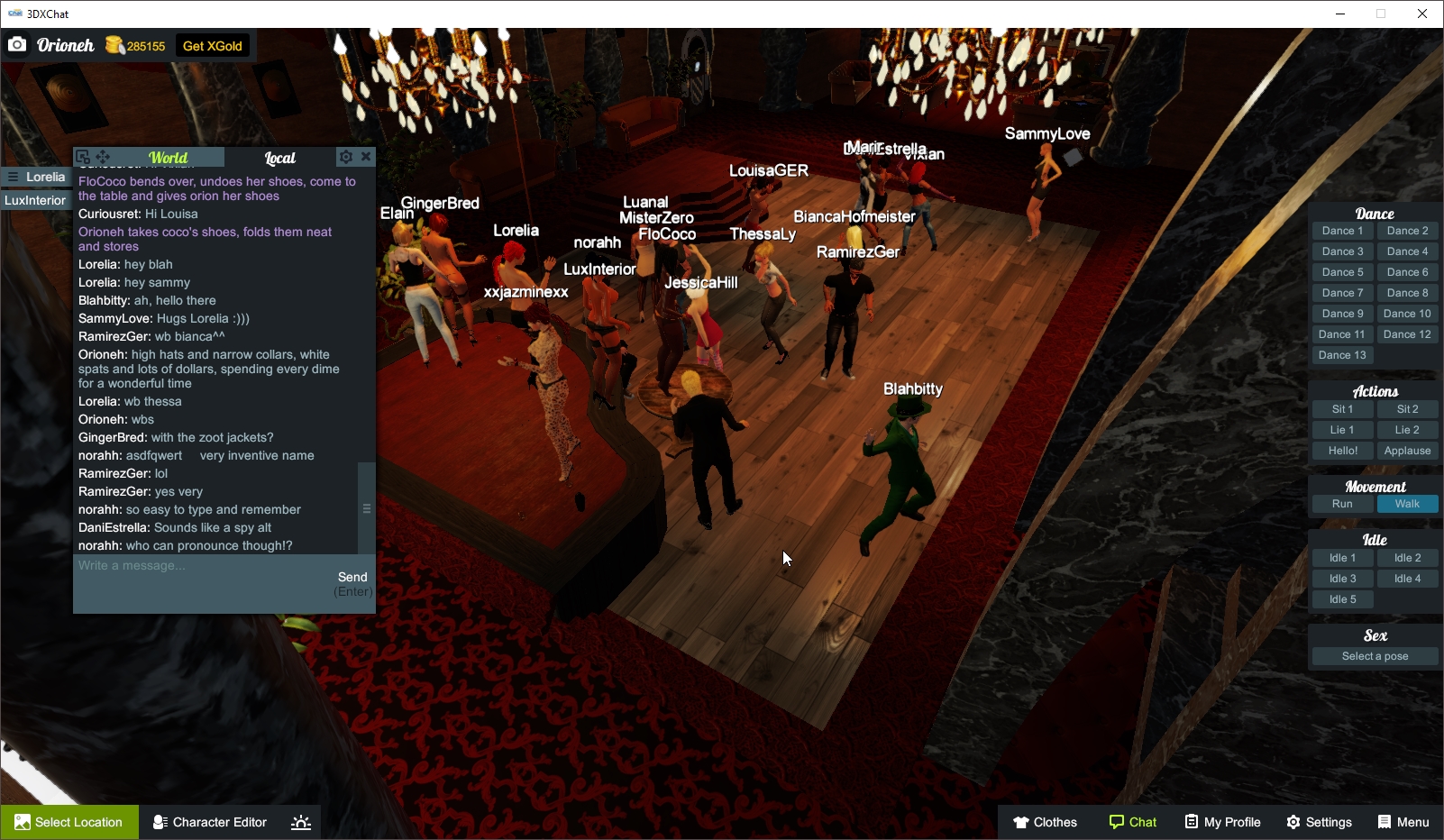The width and height of the screenshot is (1444, 840).
Task: Start Dance 5 animation
Action: tap(1342, 271)
